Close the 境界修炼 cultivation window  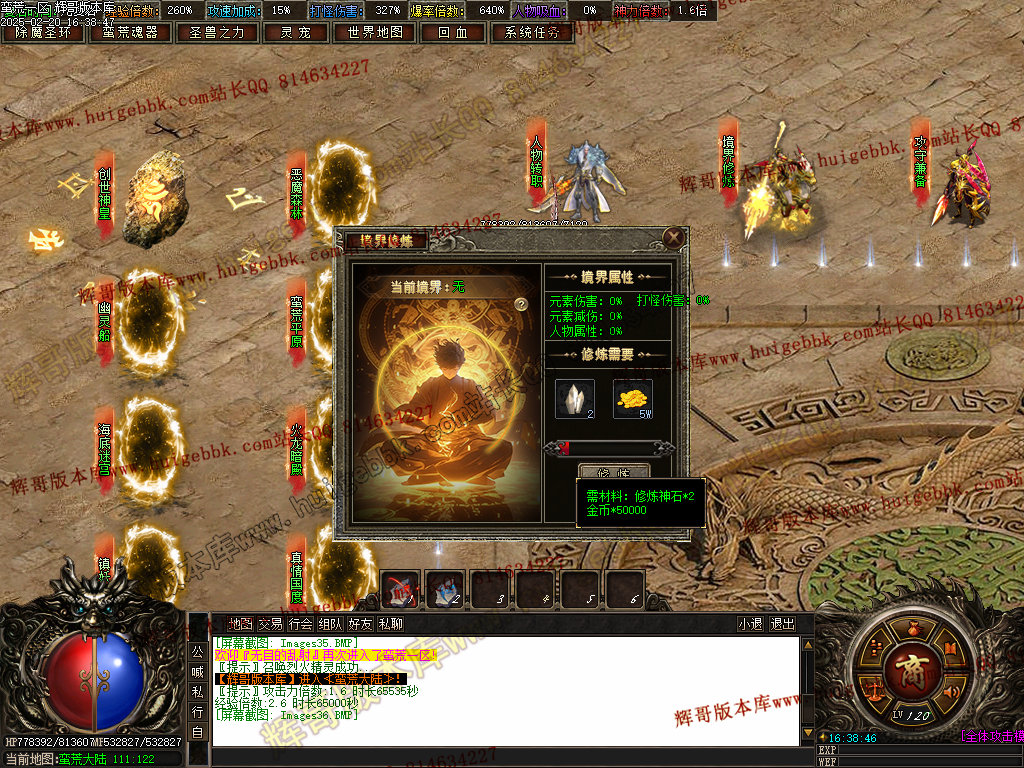[674, 237]
